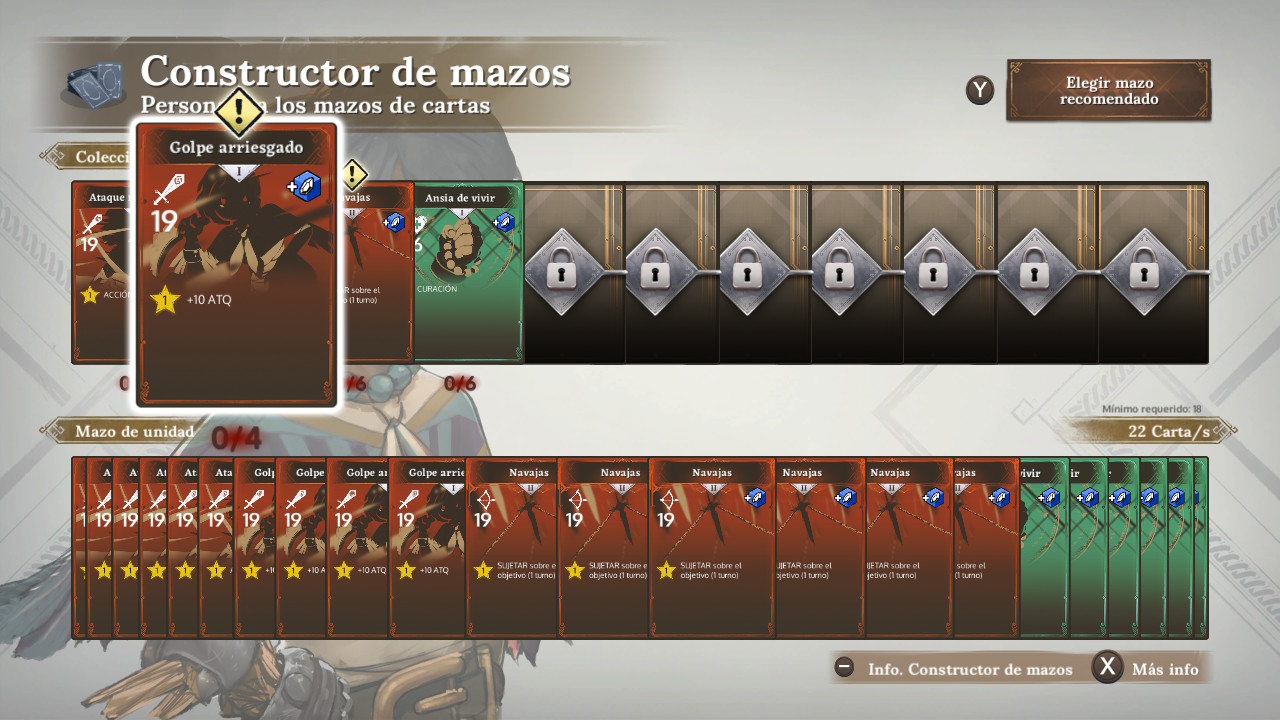Pick the Ansia de vivir collection card
This screenshot has width=1280, height=720.
(x=468, y=272)
